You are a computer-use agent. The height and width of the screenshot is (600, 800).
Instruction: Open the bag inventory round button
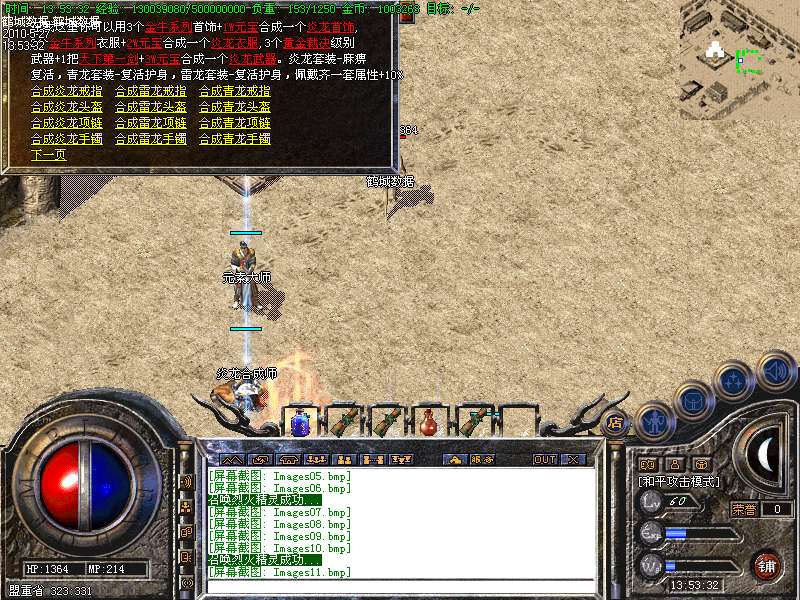click(693, 401)
